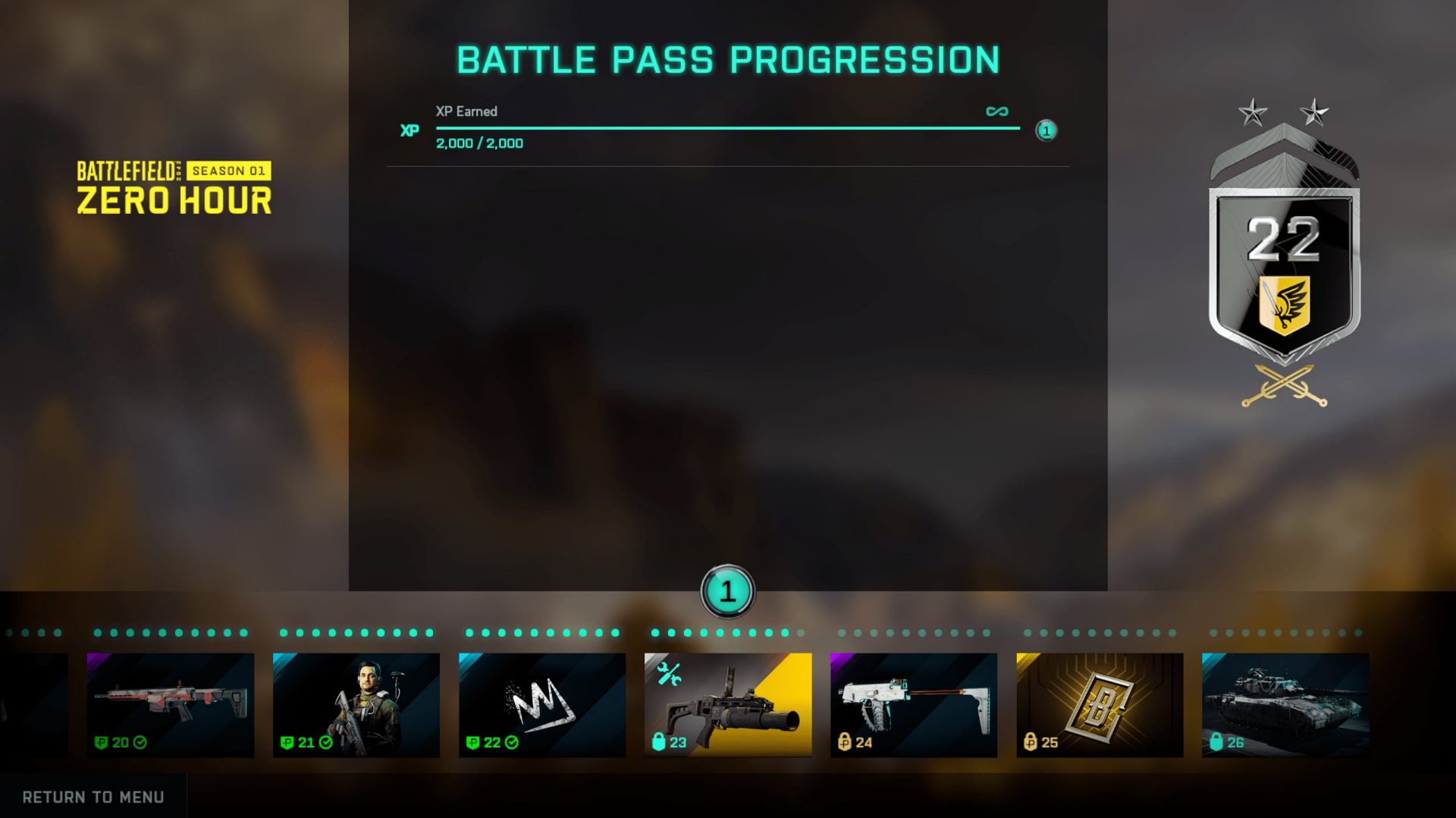The width and height of the screenshot is (1456, 818).
Task: Click the green checkmark on tier 21
Action: pyautogui.click(x=325, y=744)
